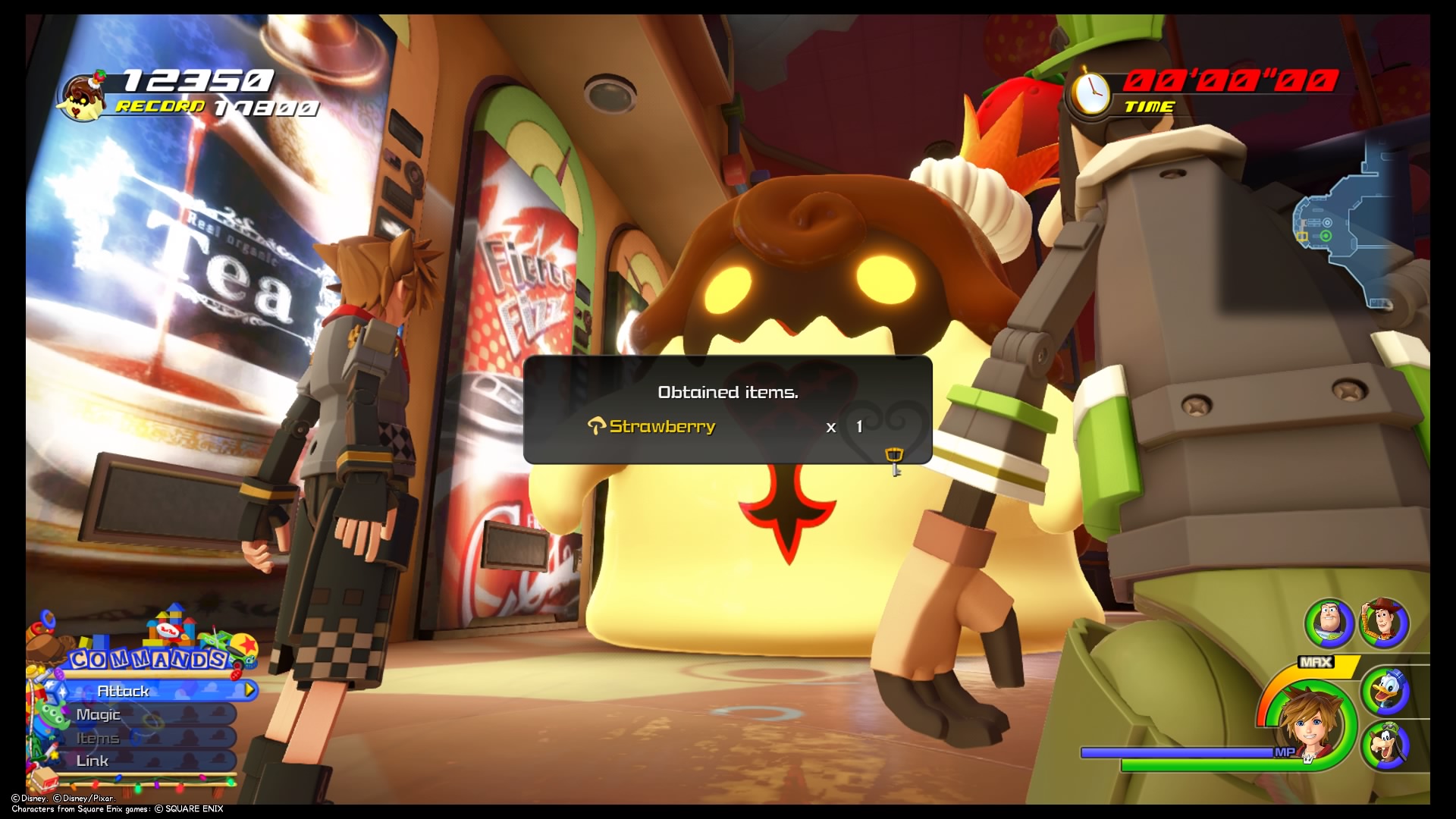1456x819 pixels.
Task: Expand the COMMANDS menu header
Action: [x=146, y=660]
